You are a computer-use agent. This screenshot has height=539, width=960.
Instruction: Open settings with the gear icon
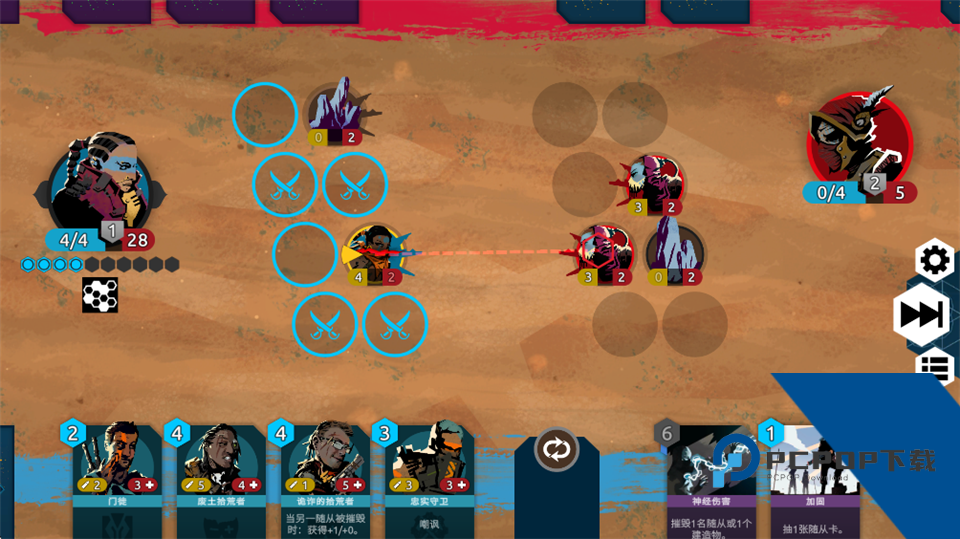[x=935, y=261]
